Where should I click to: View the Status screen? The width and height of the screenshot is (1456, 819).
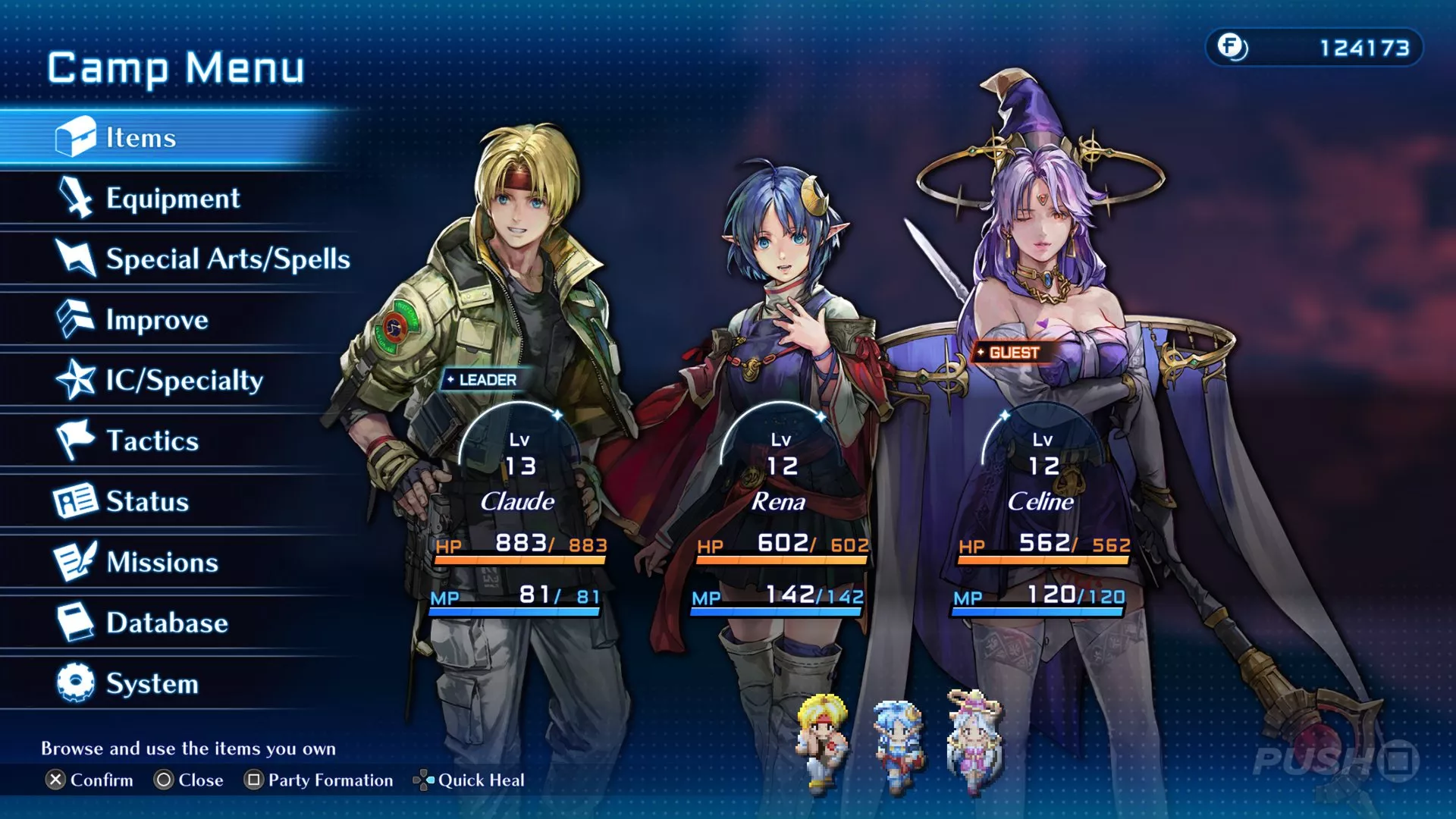coord(147,501)
